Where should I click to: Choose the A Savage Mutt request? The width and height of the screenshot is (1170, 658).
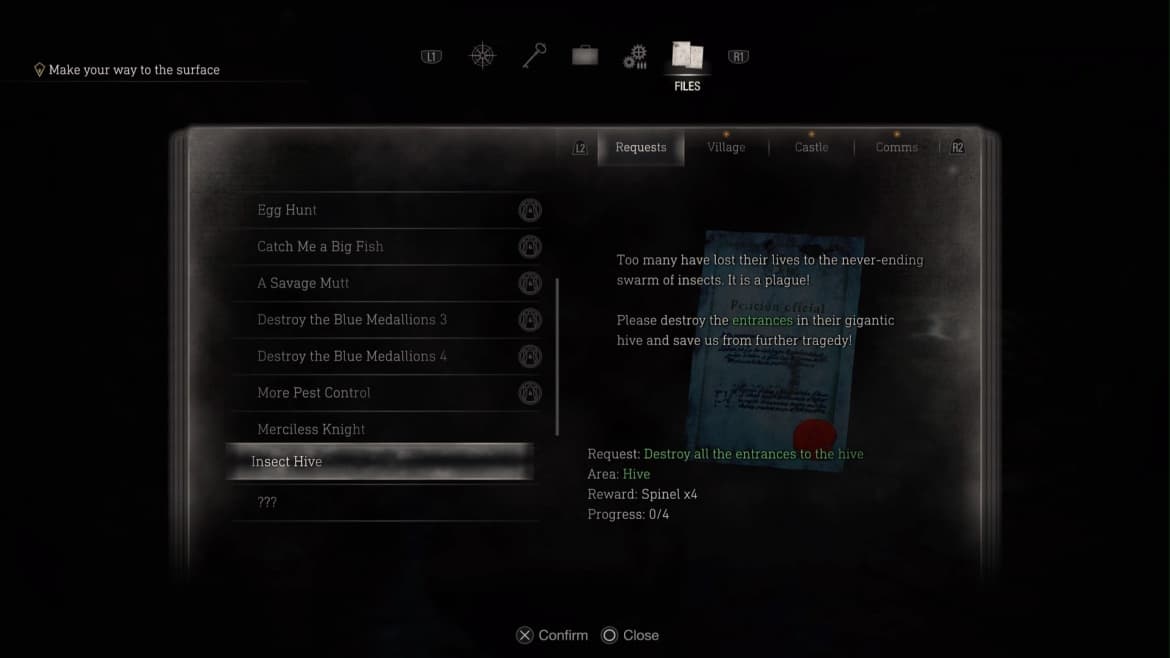point(303,283)
